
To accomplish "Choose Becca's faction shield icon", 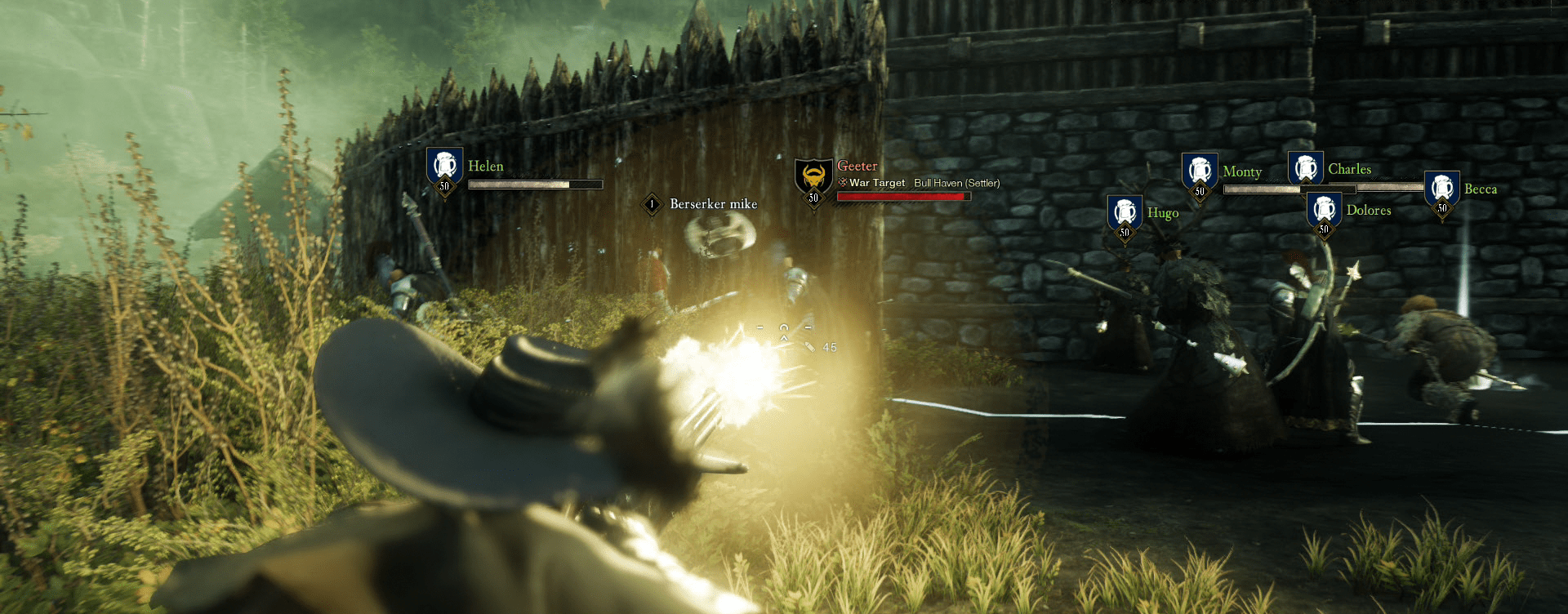I will (x=1441, y=189).
